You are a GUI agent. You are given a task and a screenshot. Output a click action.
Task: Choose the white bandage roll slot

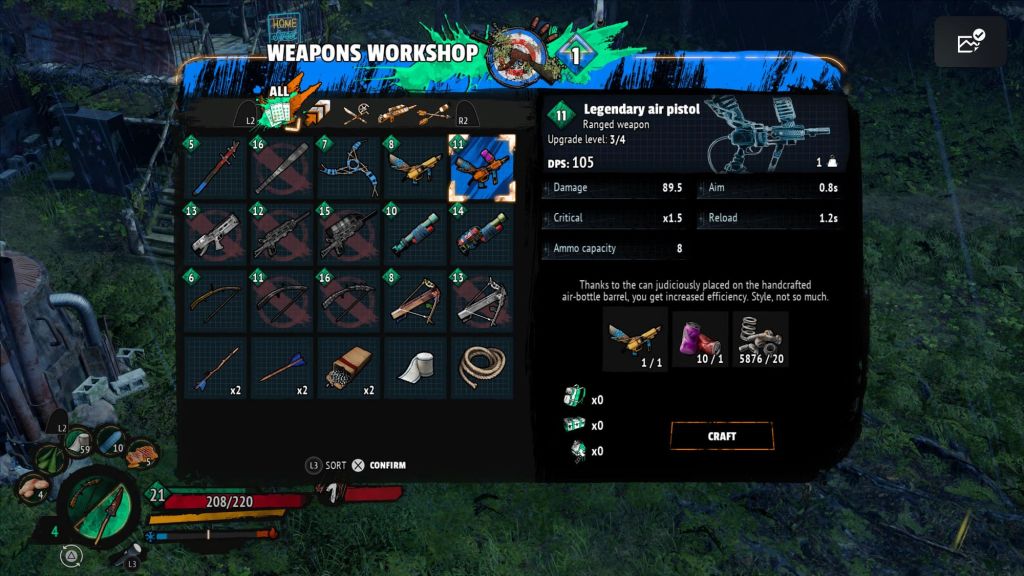(416, 368)
